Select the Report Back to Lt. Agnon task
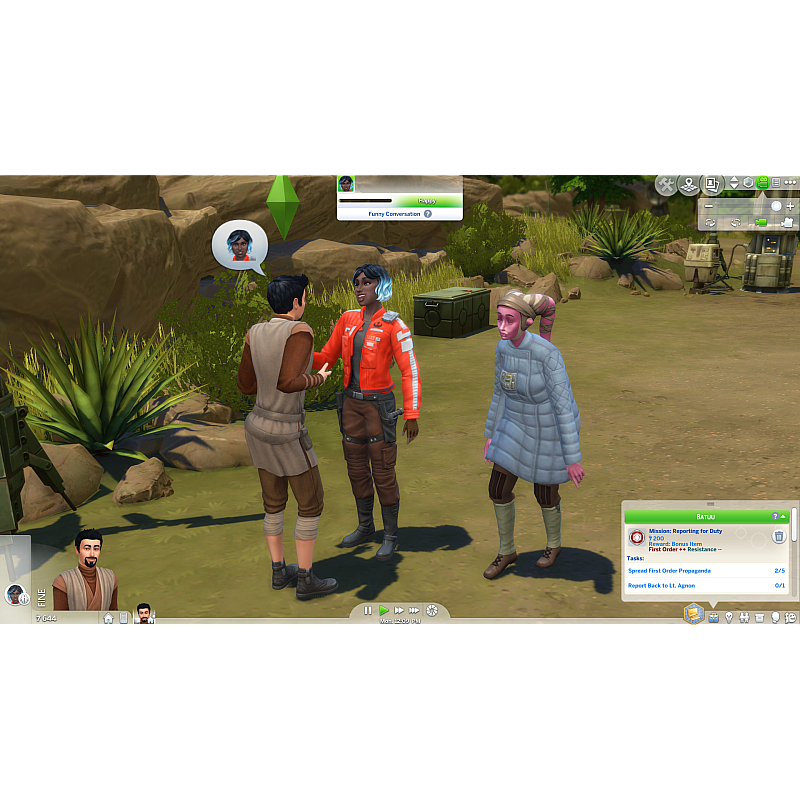The height and width of the screenshot is (800, 800). [x=664, y=585]
